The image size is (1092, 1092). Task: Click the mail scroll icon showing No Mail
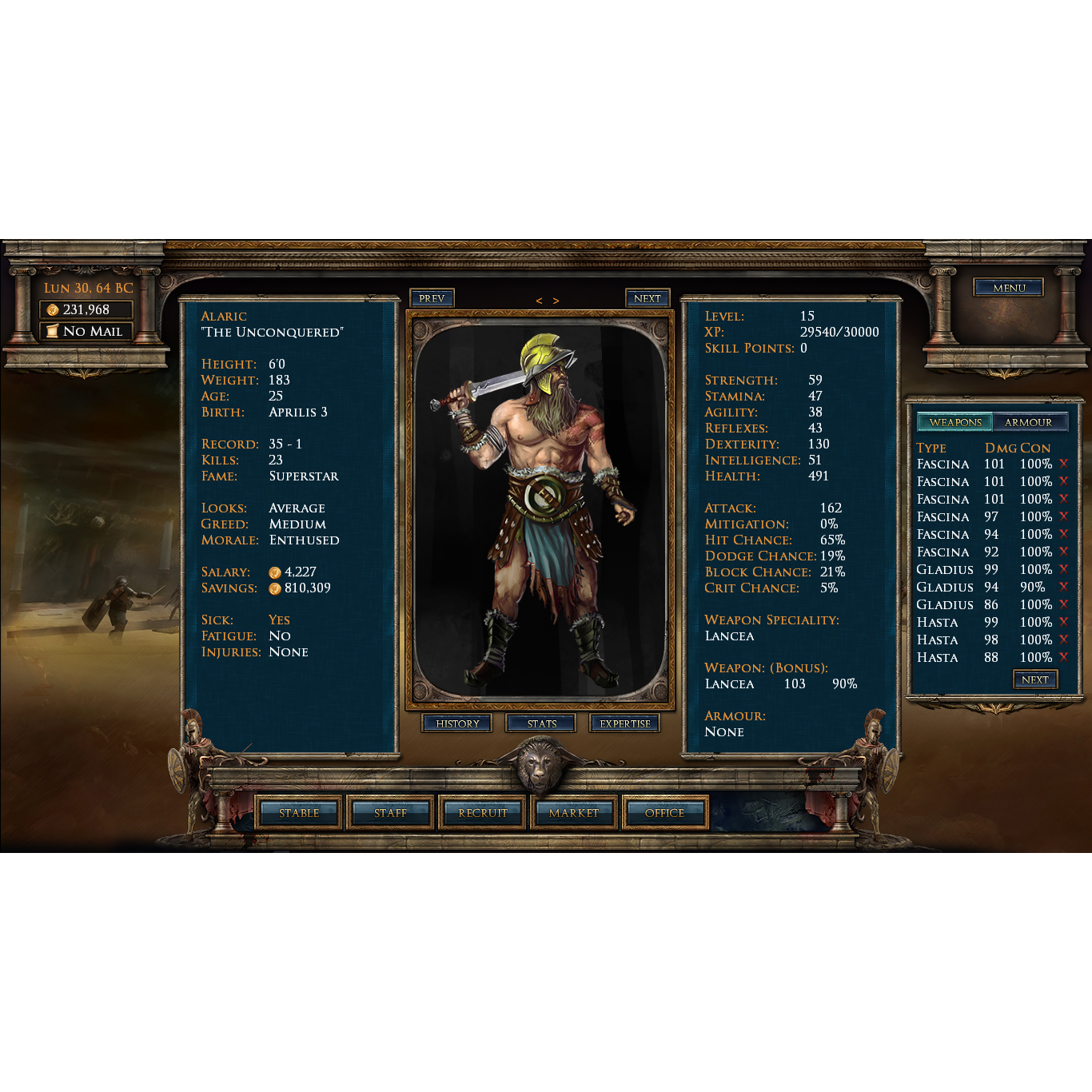pyautogui.click(x=53, y=330)
